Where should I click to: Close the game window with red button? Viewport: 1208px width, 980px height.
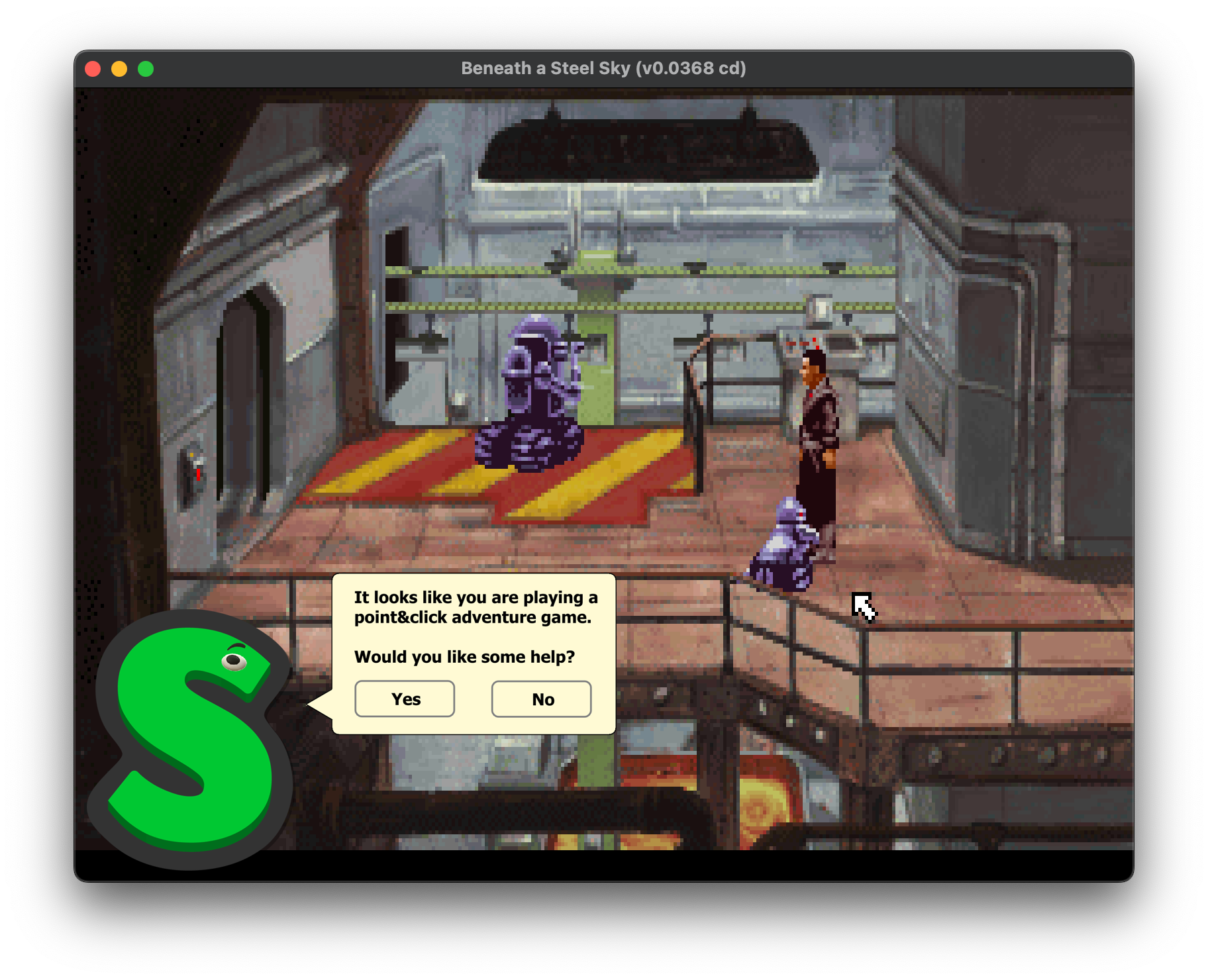point(93,69)
